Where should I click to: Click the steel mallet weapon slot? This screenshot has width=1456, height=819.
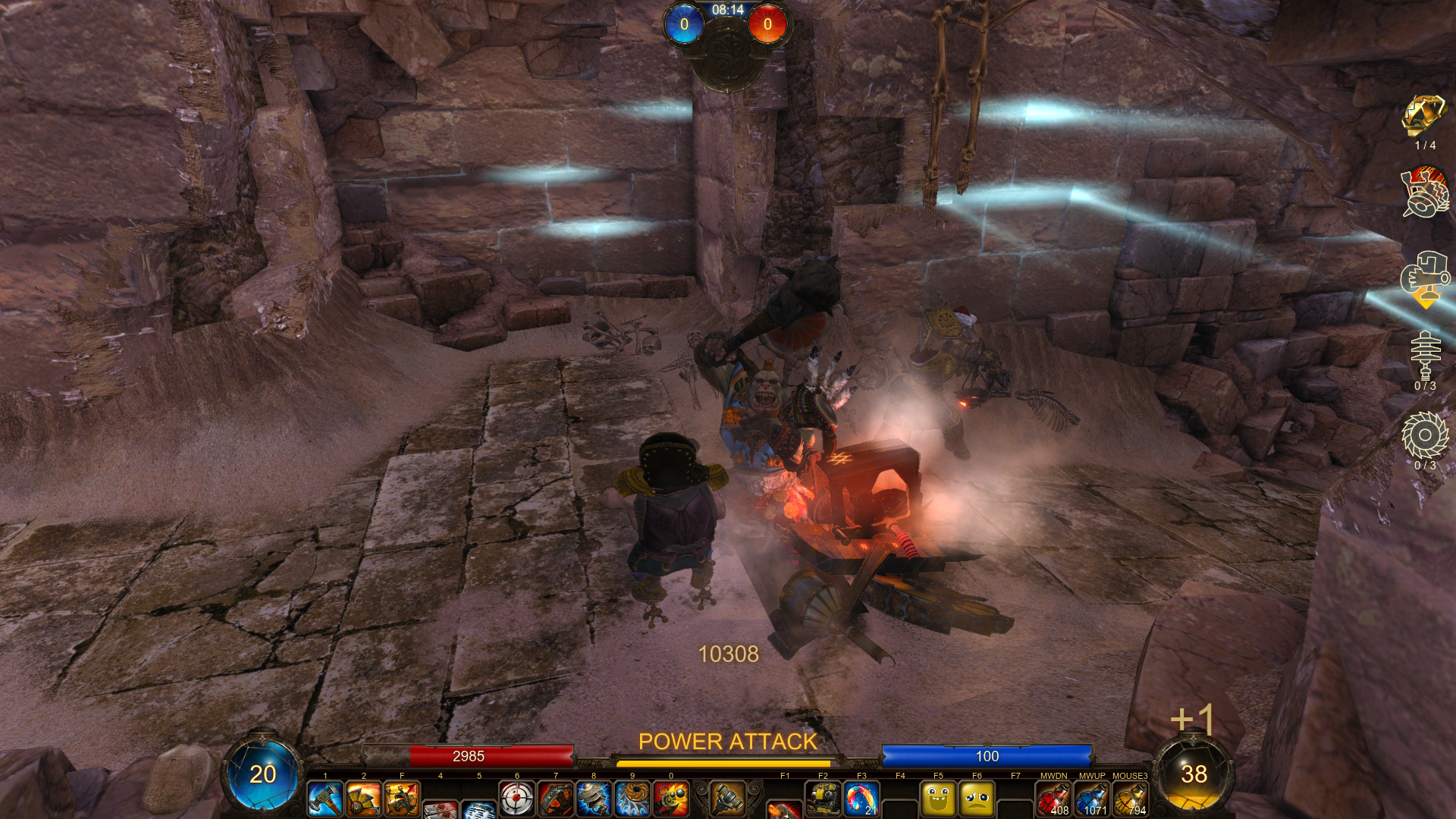pyautogui.click(x=727, y=798)
